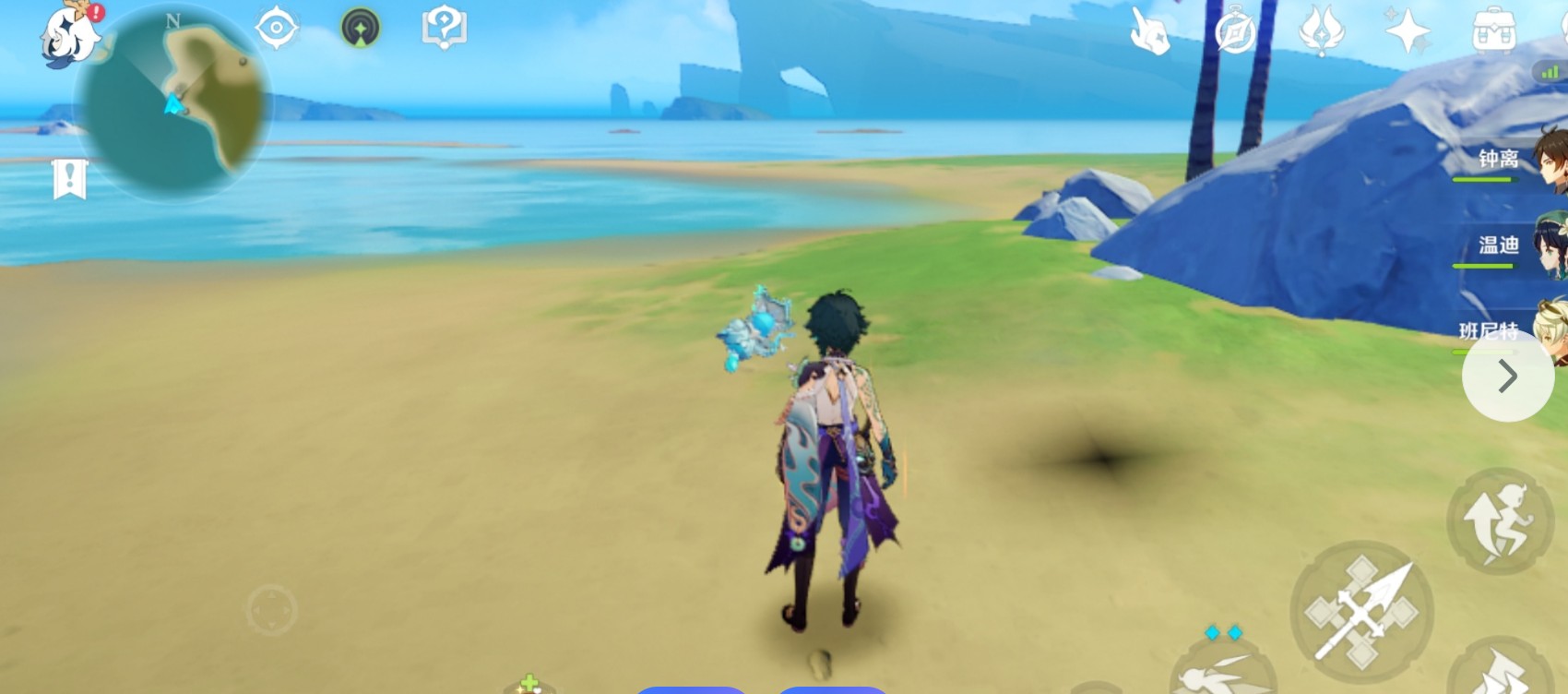Open the quest log exclamation bookmark

click(70, 179)
